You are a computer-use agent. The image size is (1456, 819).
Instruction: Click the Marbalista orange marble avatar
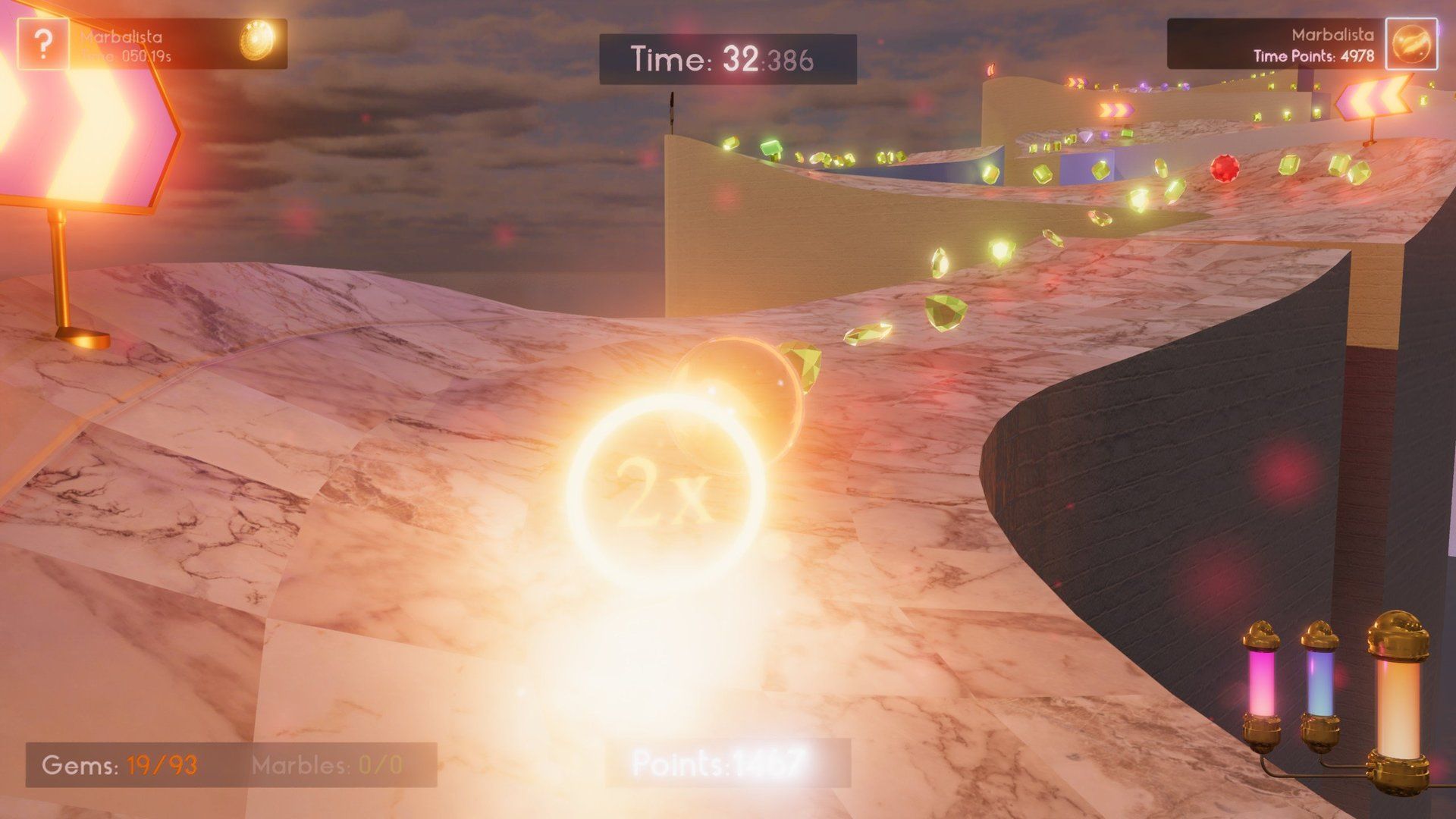tap(1411, 45)
